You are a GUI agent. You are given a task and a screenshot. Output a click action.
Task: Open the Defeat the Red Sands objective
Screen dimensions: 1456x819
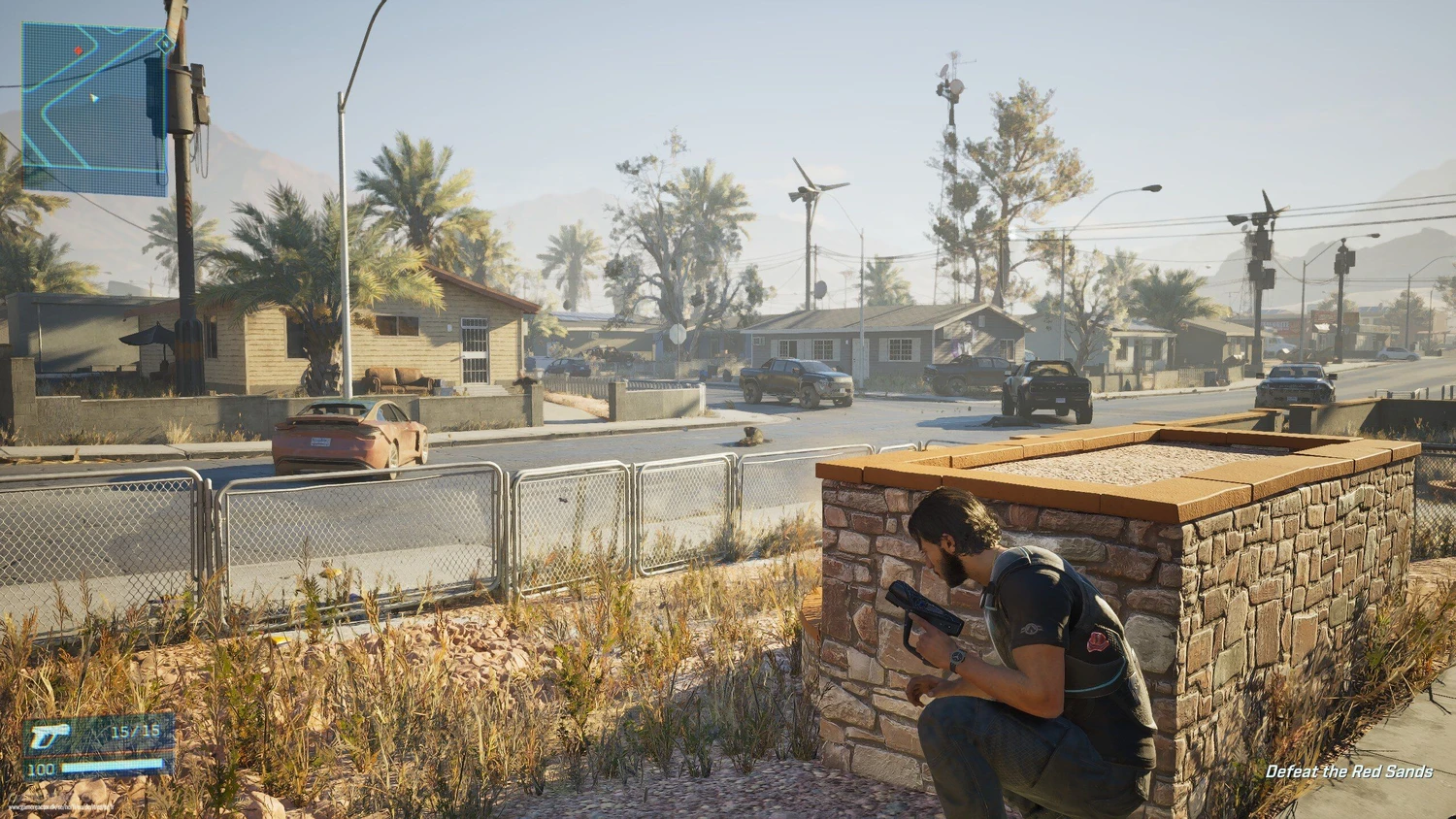1348,771
